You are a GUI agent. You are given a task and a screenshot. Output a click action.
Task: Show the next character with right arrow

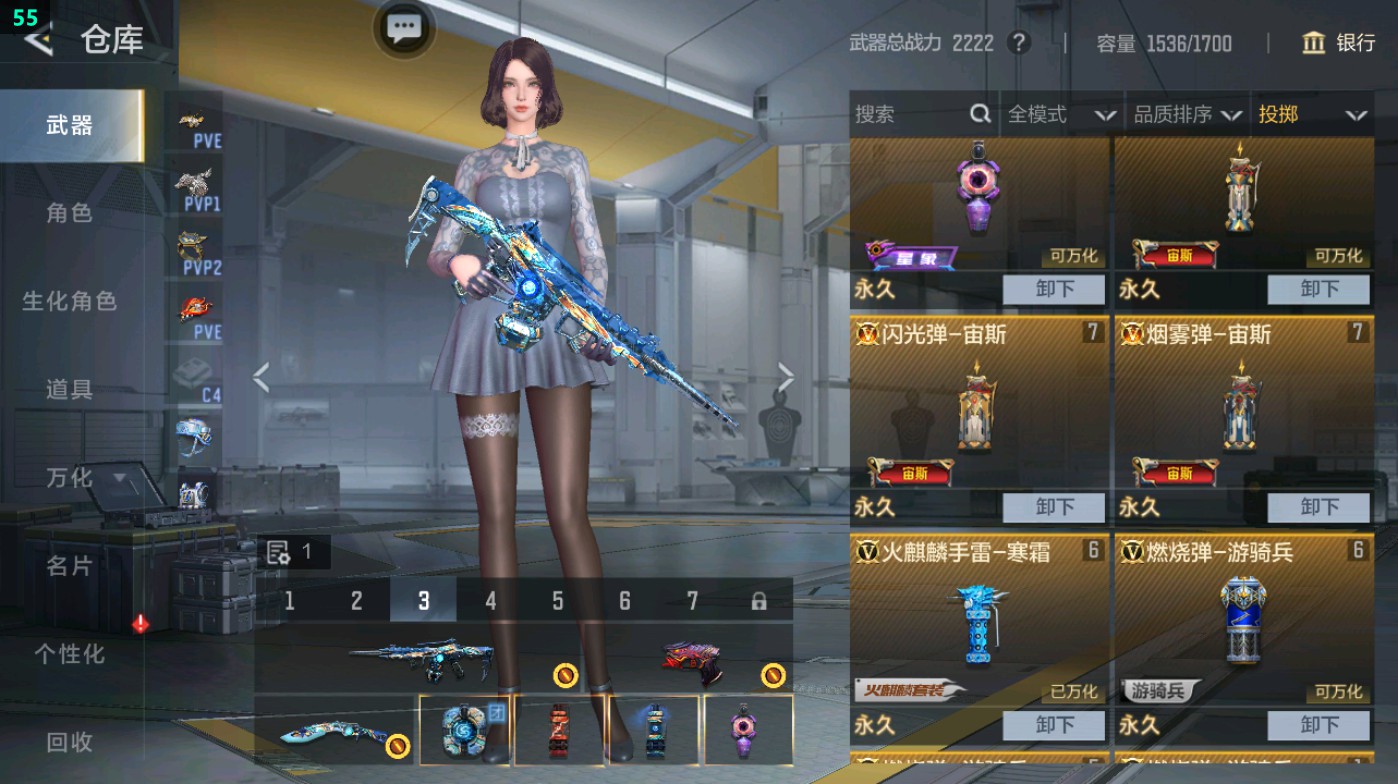point(786,378)
